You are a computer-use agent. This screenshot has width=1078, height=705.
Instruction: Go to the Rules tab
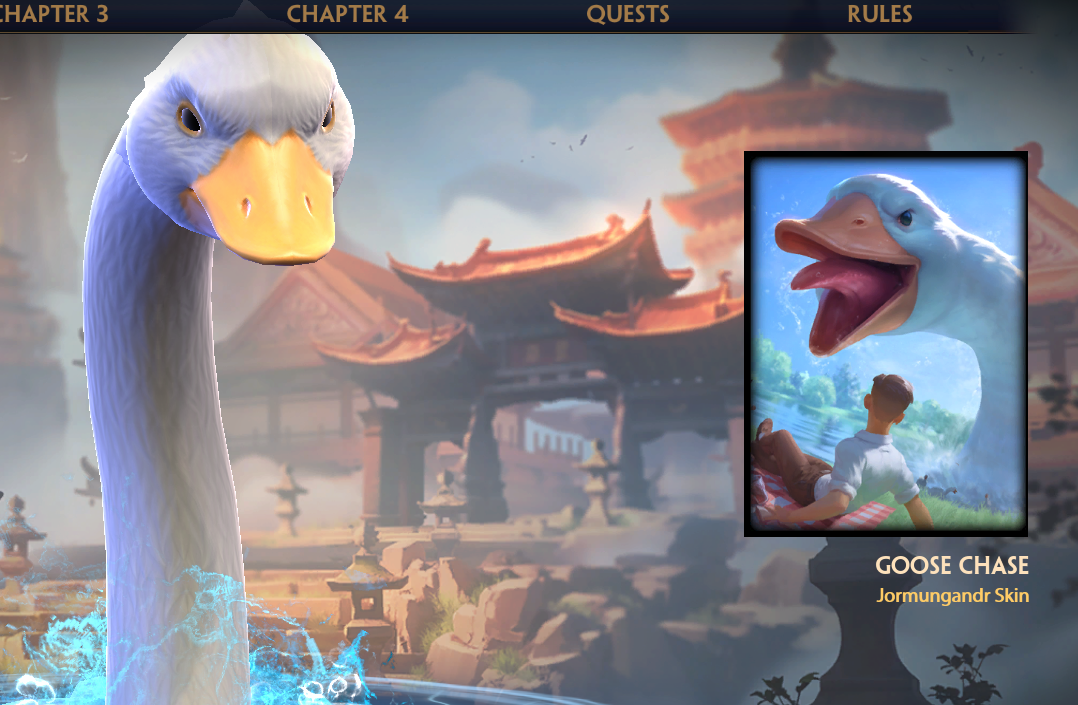(x=879, y=14)
